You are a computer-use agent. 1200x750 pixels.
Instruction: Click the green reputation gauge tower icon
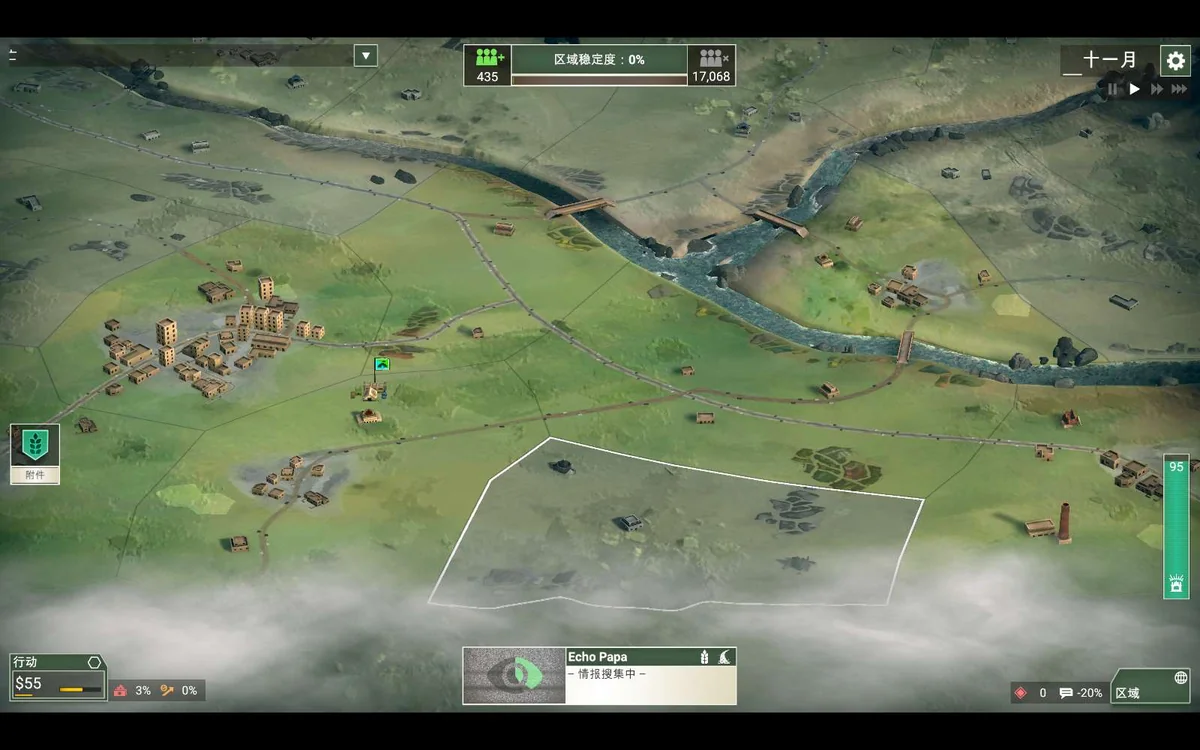(1176, 585)
